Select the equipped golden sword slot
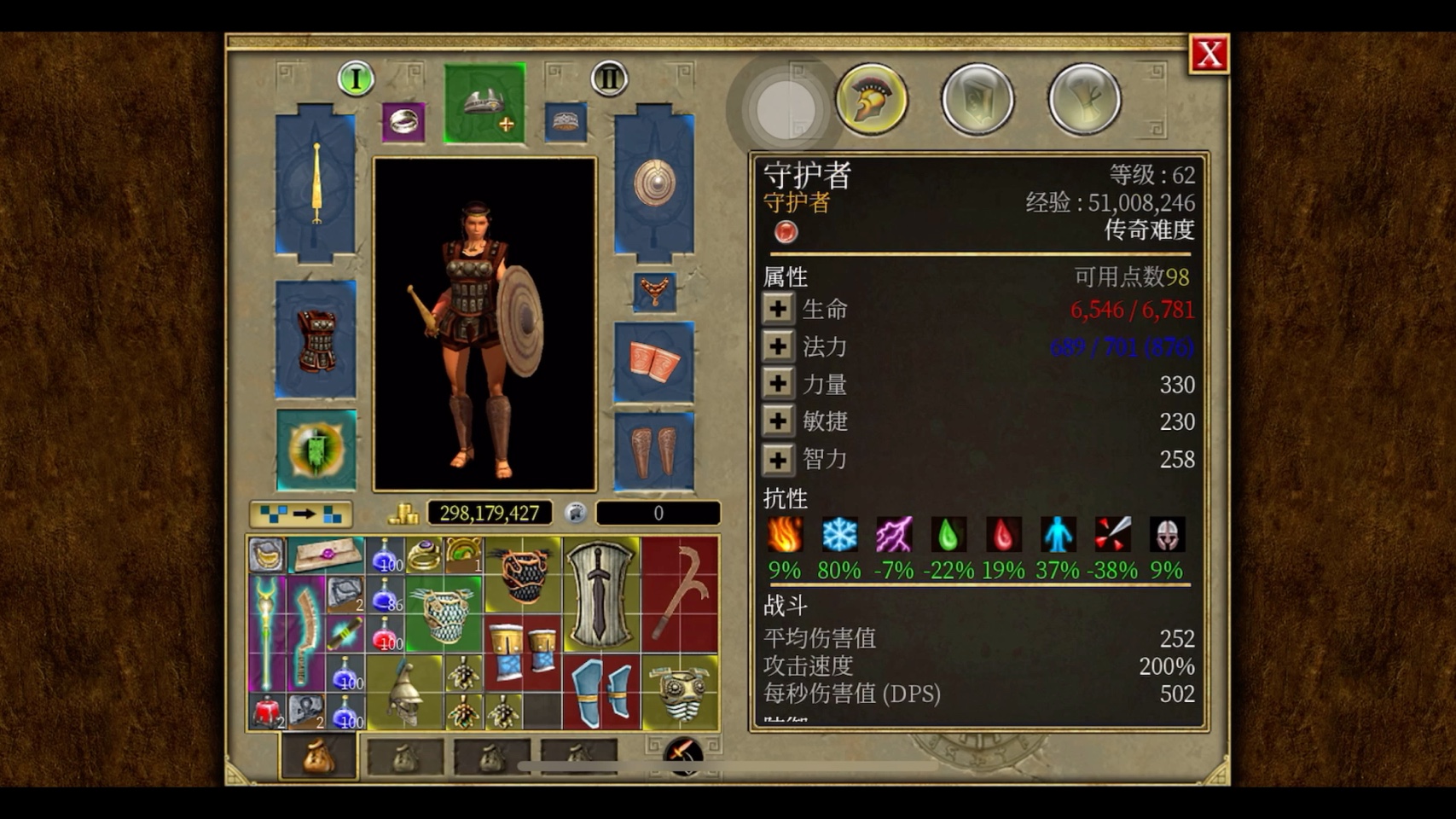 (x=316, y=183)
